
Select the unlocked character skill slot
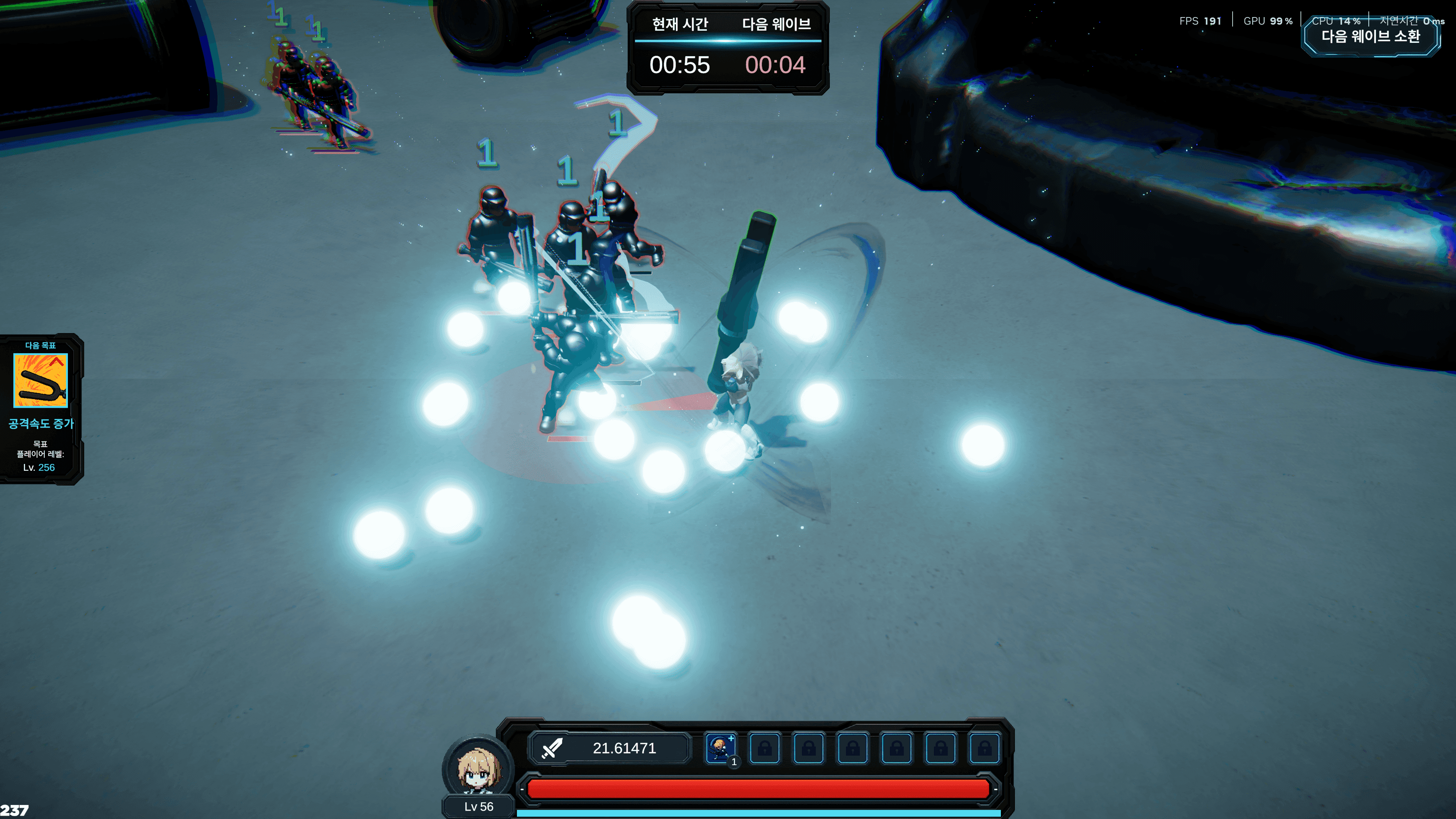[x=721, y=748]
